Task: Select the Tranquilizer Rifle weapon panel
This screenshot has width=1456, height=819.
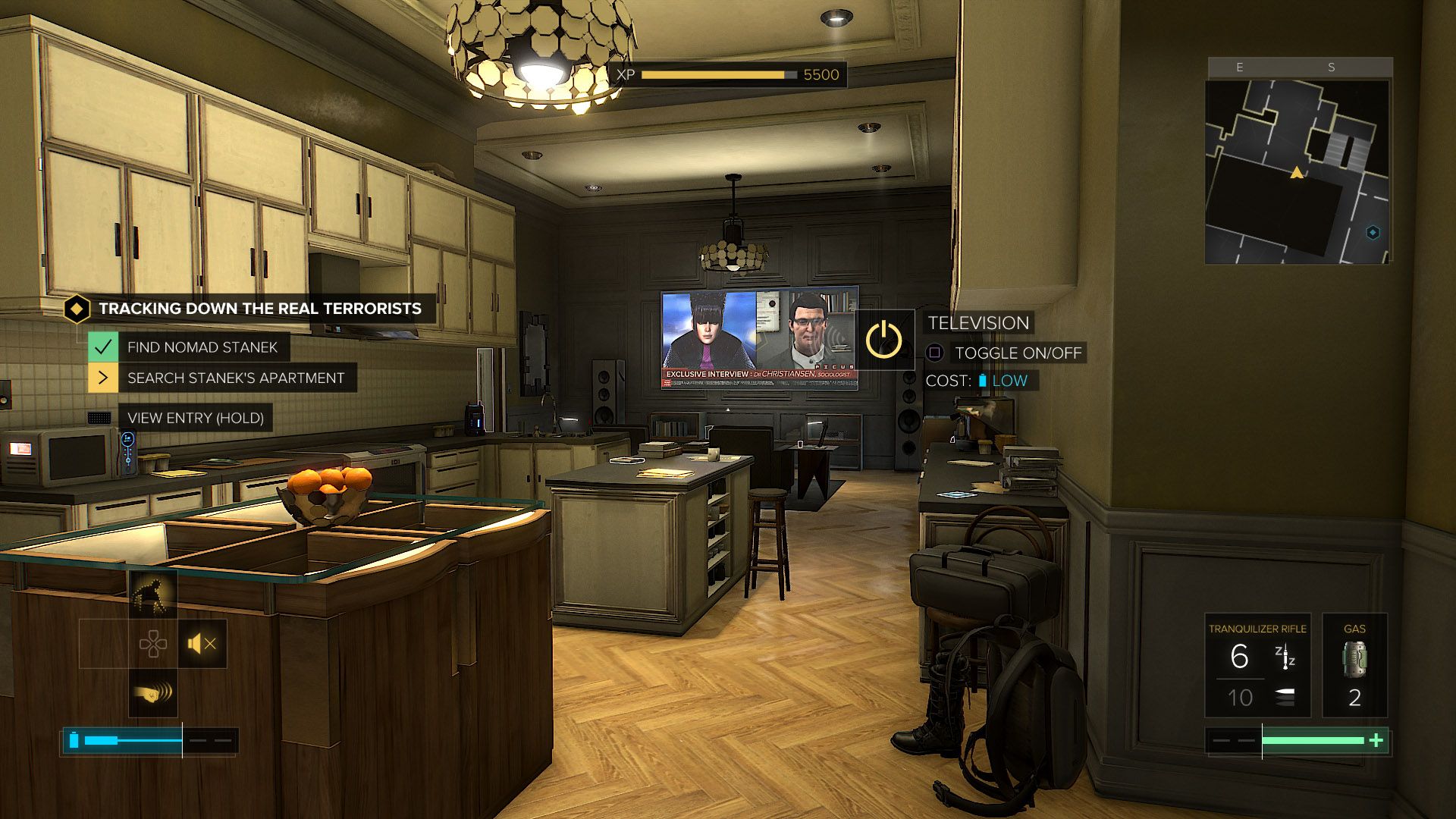Action: pyautogui.click(x=1257, y=666)
